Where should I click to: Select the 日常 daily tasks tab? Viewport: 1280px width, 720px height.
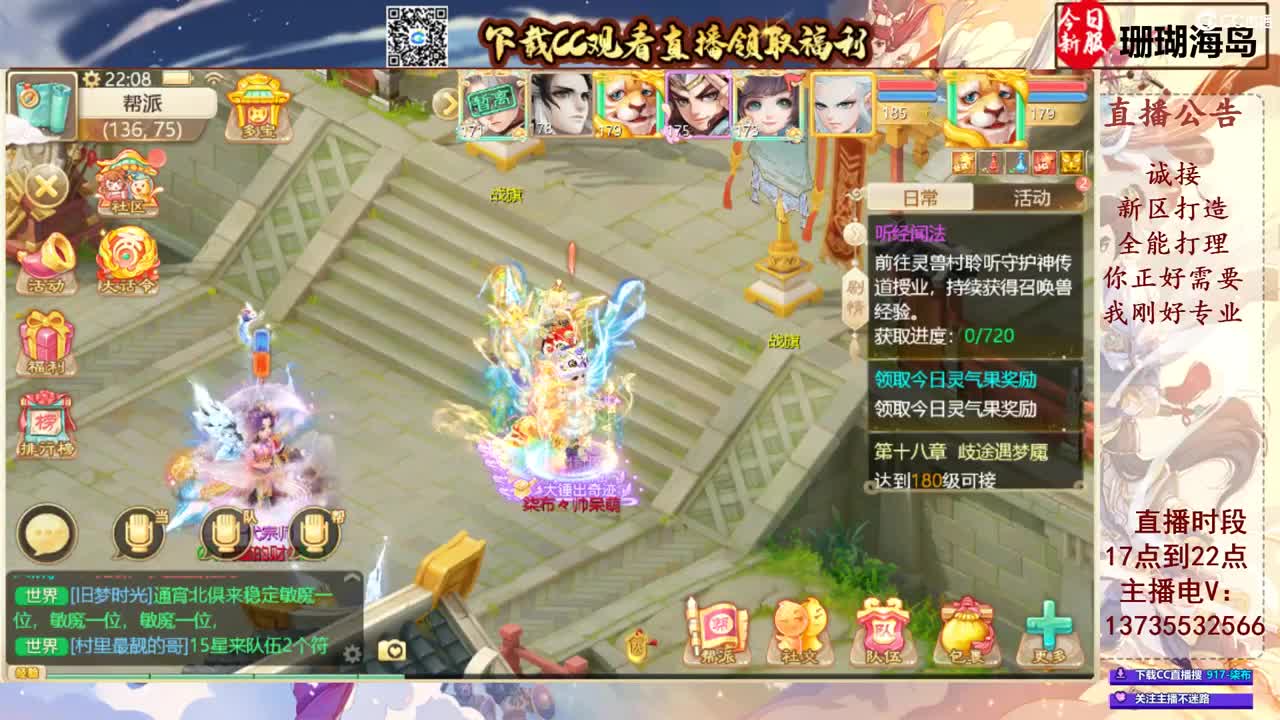tap(920, 198)
